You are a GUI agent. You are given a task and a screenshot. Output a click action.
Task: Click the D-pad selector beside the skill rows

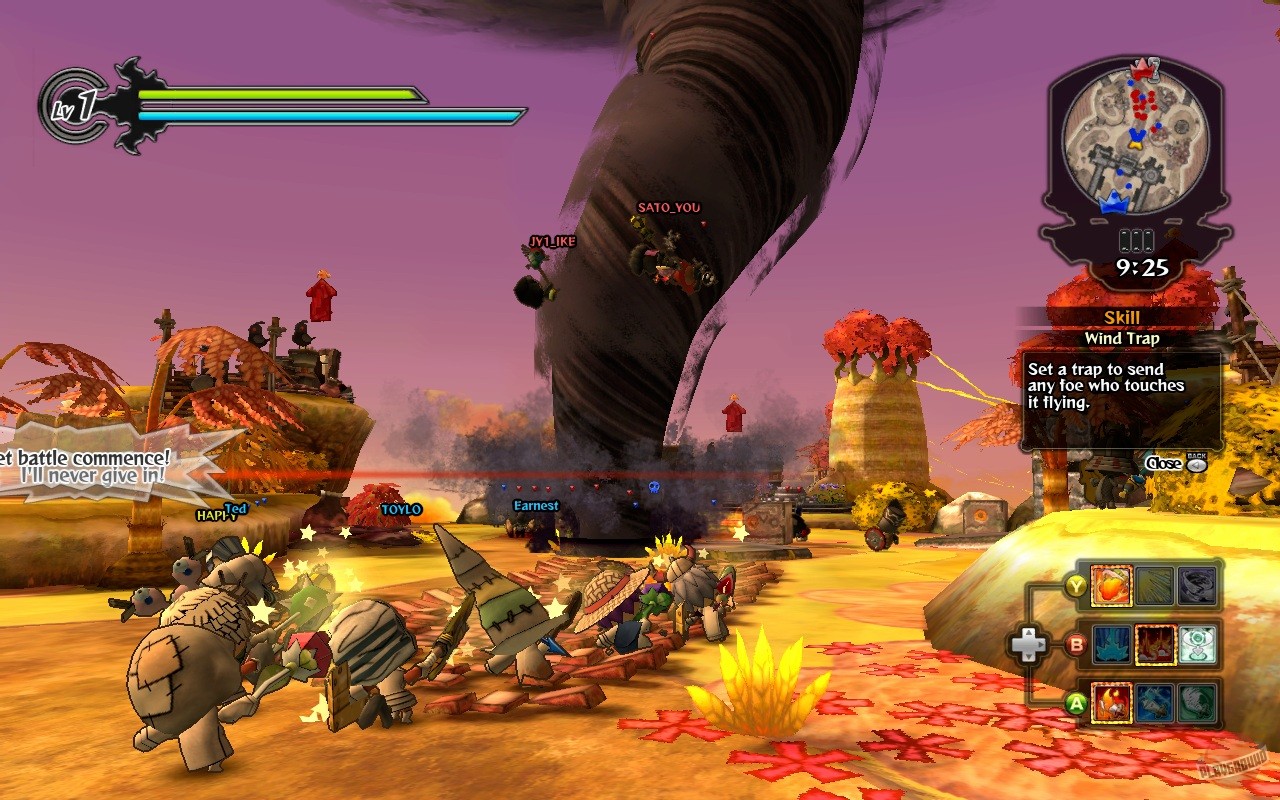coord(1032,643)
